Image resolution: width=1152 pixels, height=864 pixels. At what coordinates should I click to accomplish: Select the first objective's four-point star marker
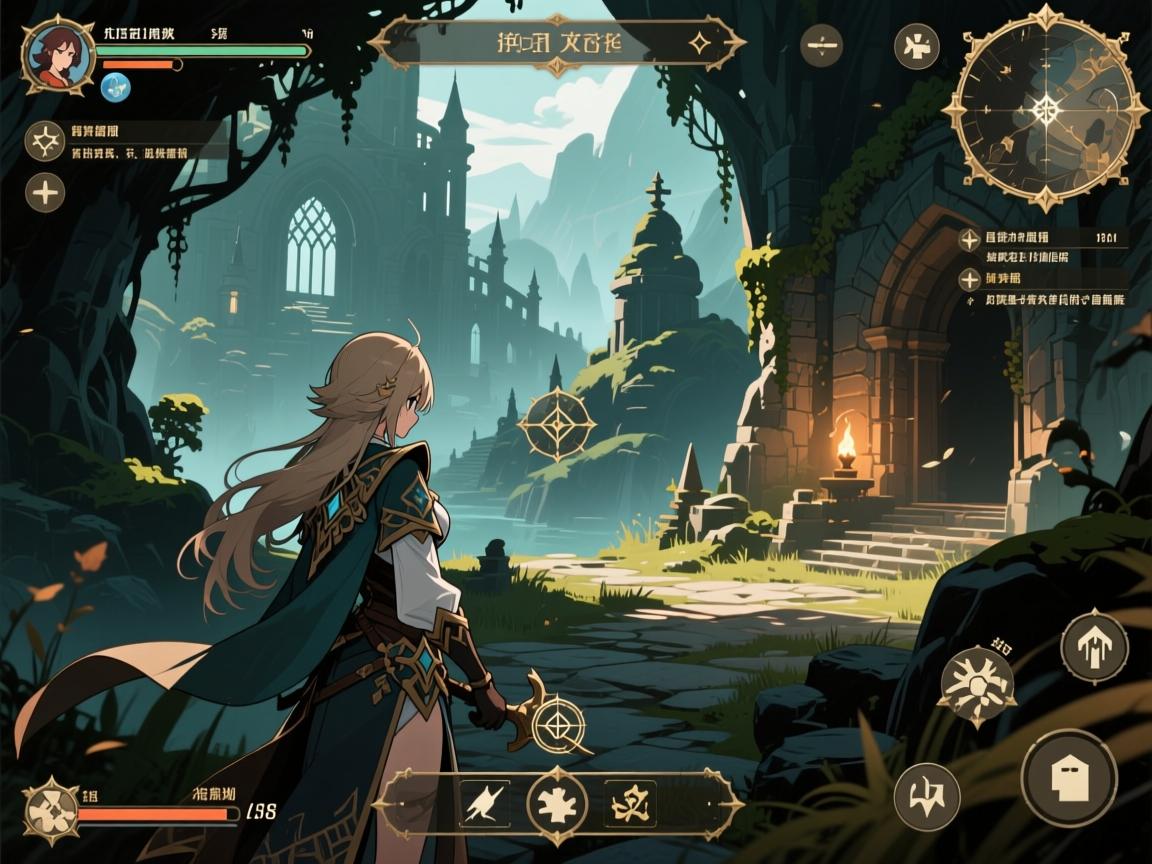click(968, 239)
